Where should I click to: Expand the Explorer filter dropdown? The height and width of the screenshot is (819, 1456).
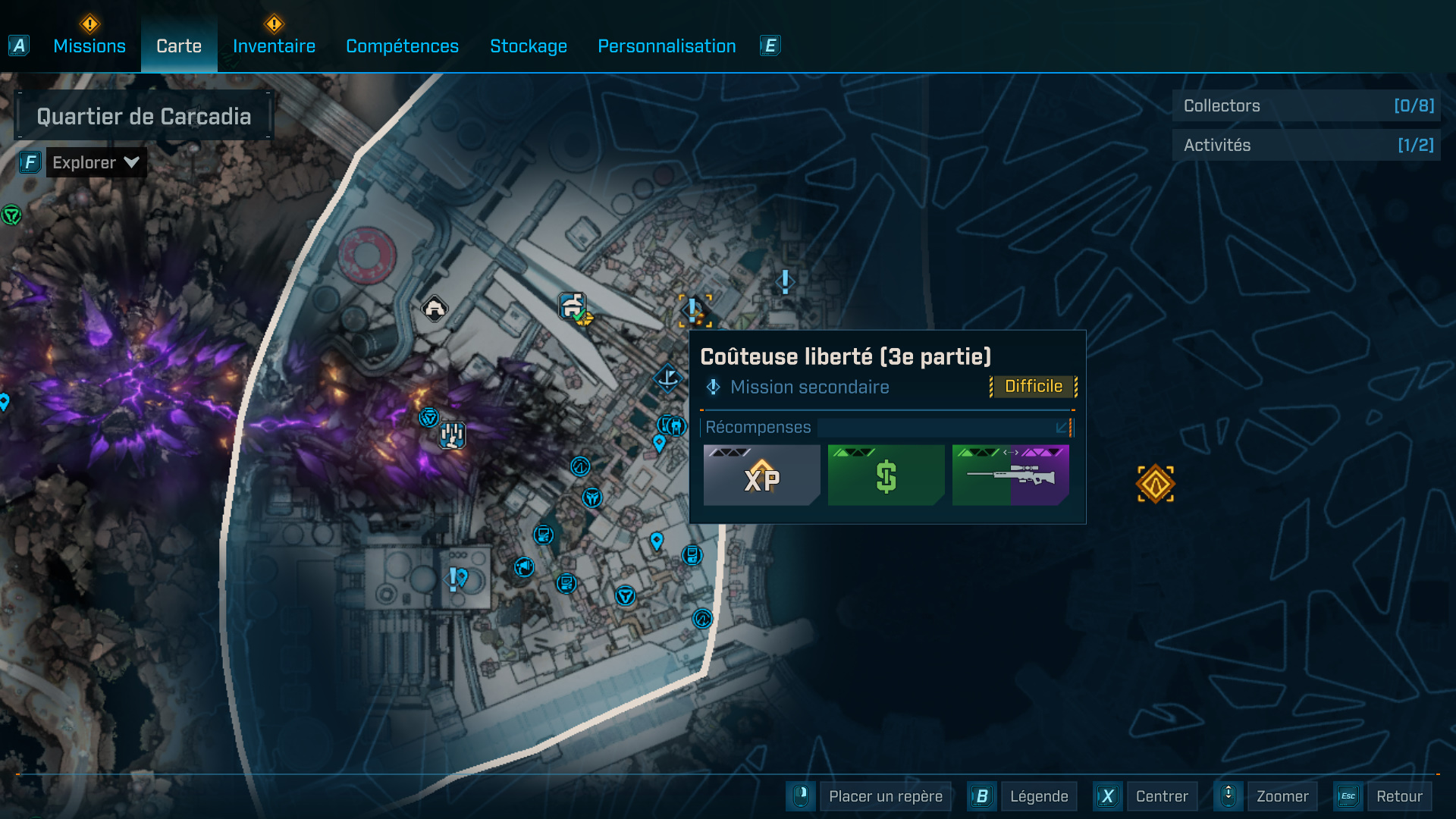coord(96,162)
